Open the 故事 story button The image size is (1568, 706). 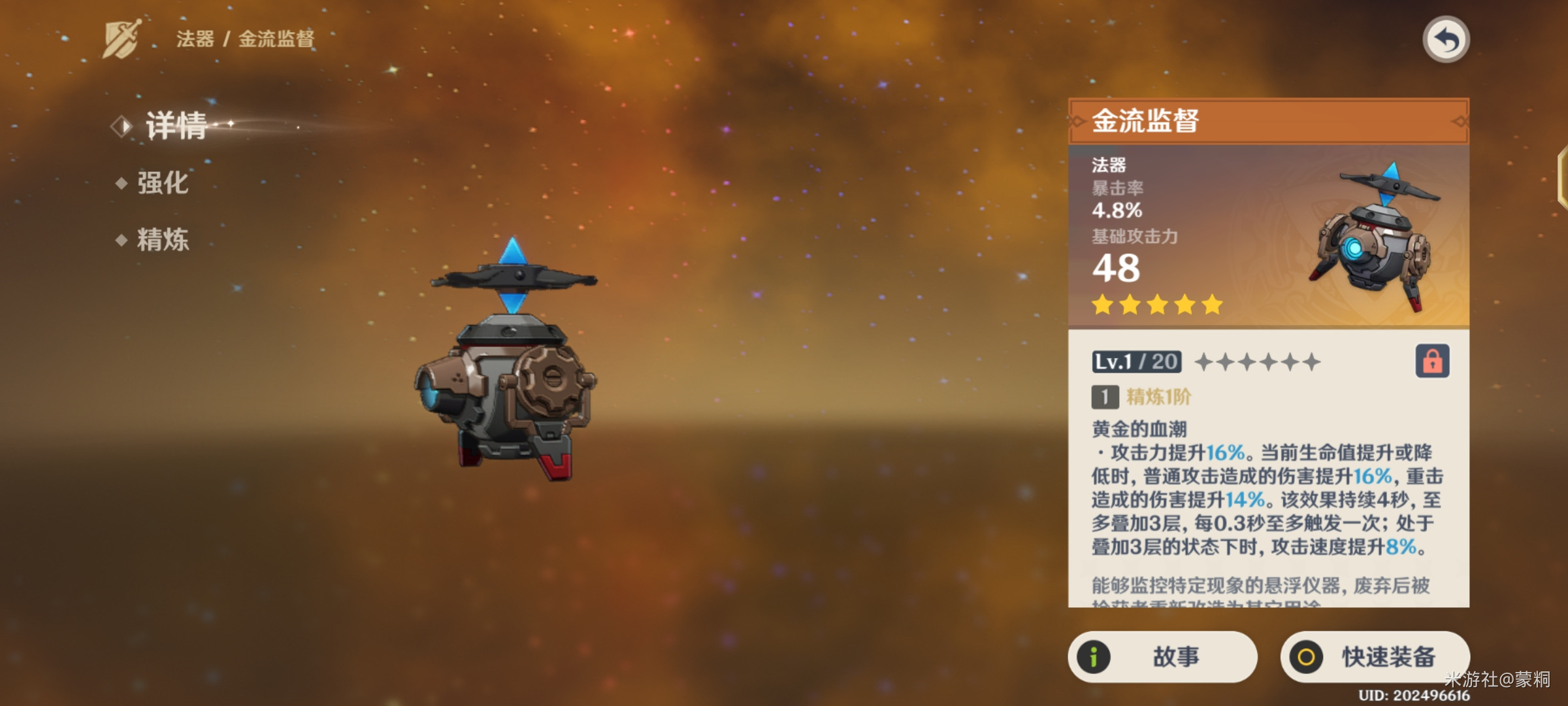[1162, 656]
